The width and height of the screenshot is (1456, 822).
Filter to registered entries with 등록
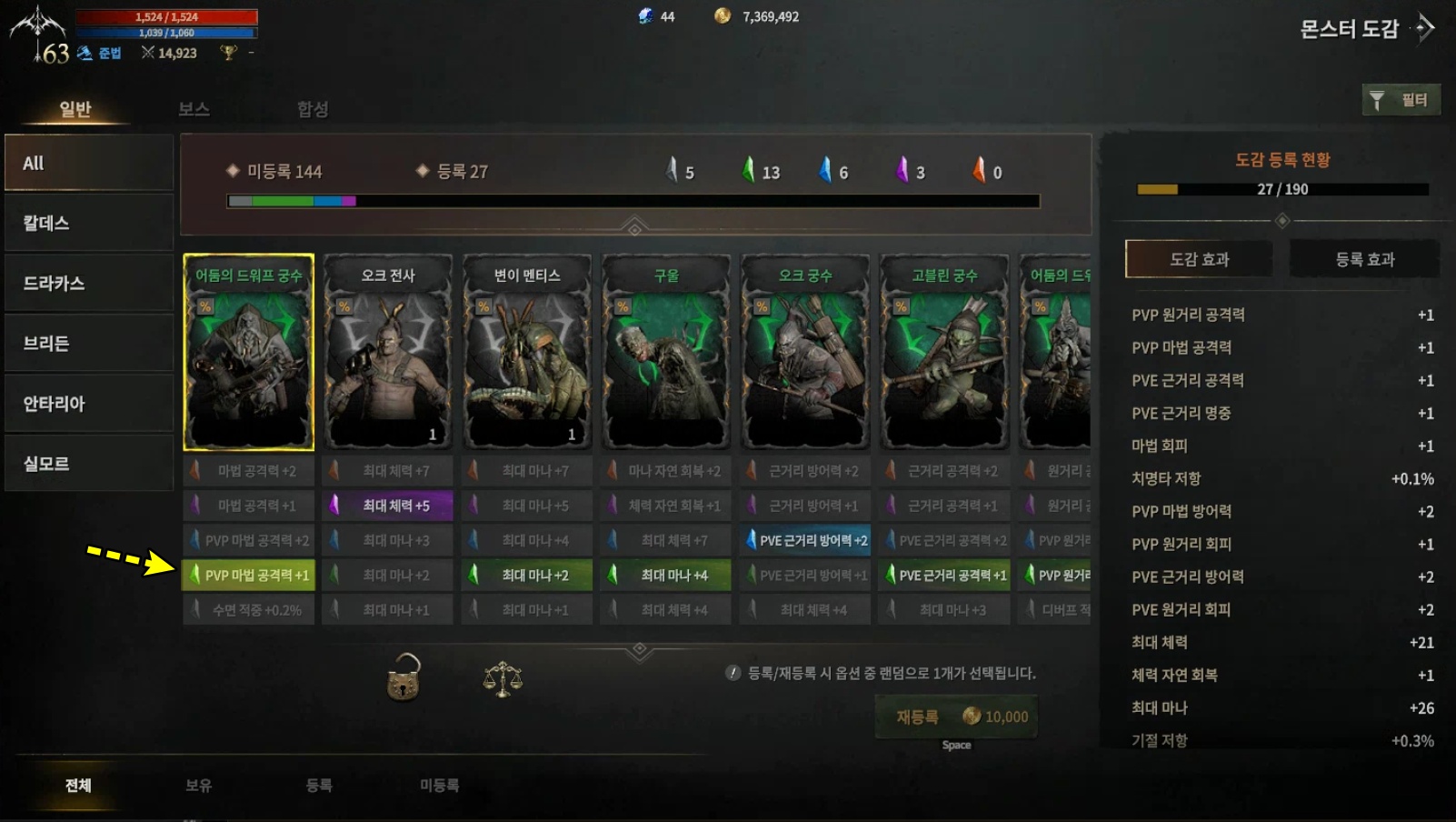coord(319,786)
